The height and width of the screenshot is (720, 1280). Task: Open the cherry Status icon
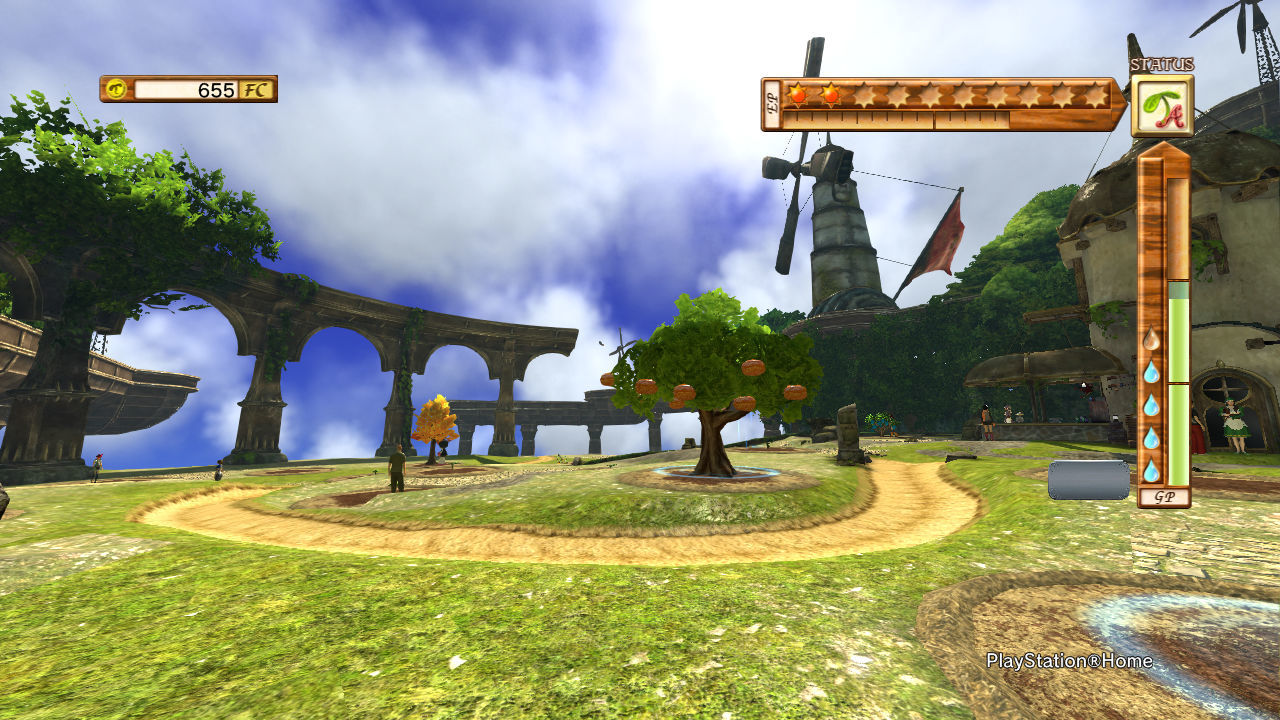click(1161, 106)
